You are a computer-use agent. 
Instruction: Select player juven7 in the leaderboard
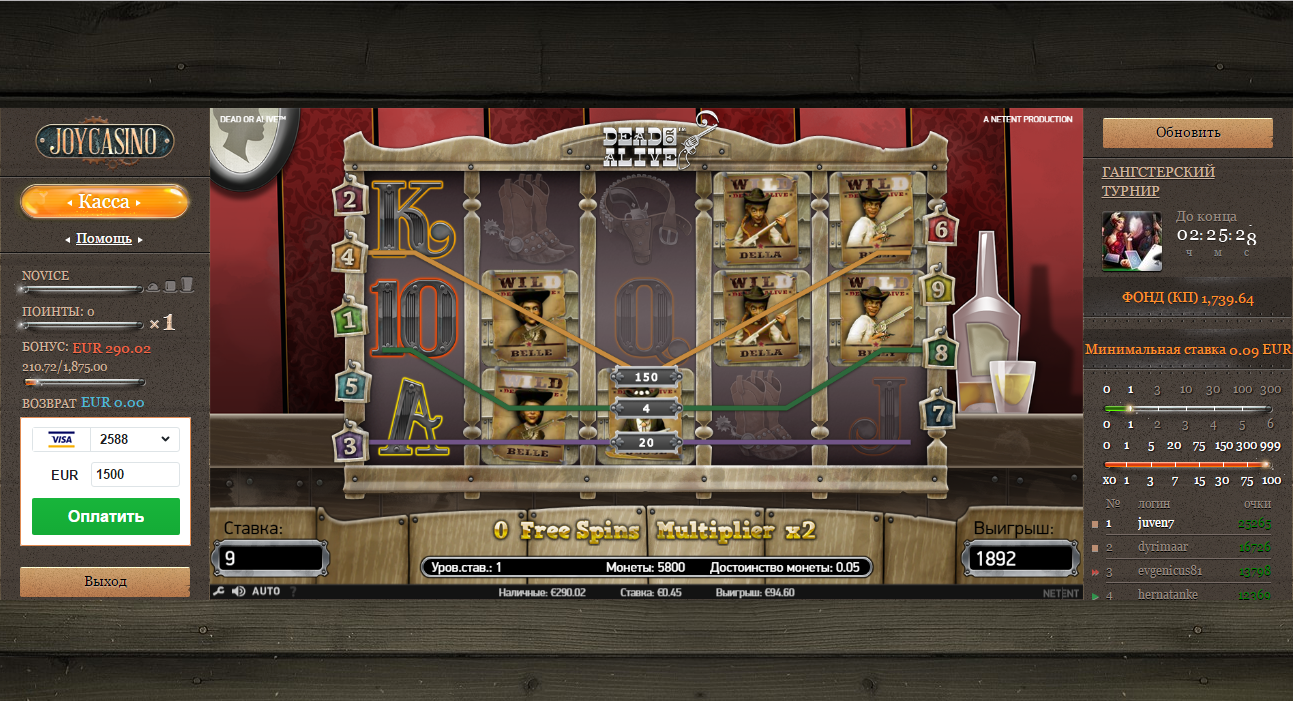(x=1155, y=523)
